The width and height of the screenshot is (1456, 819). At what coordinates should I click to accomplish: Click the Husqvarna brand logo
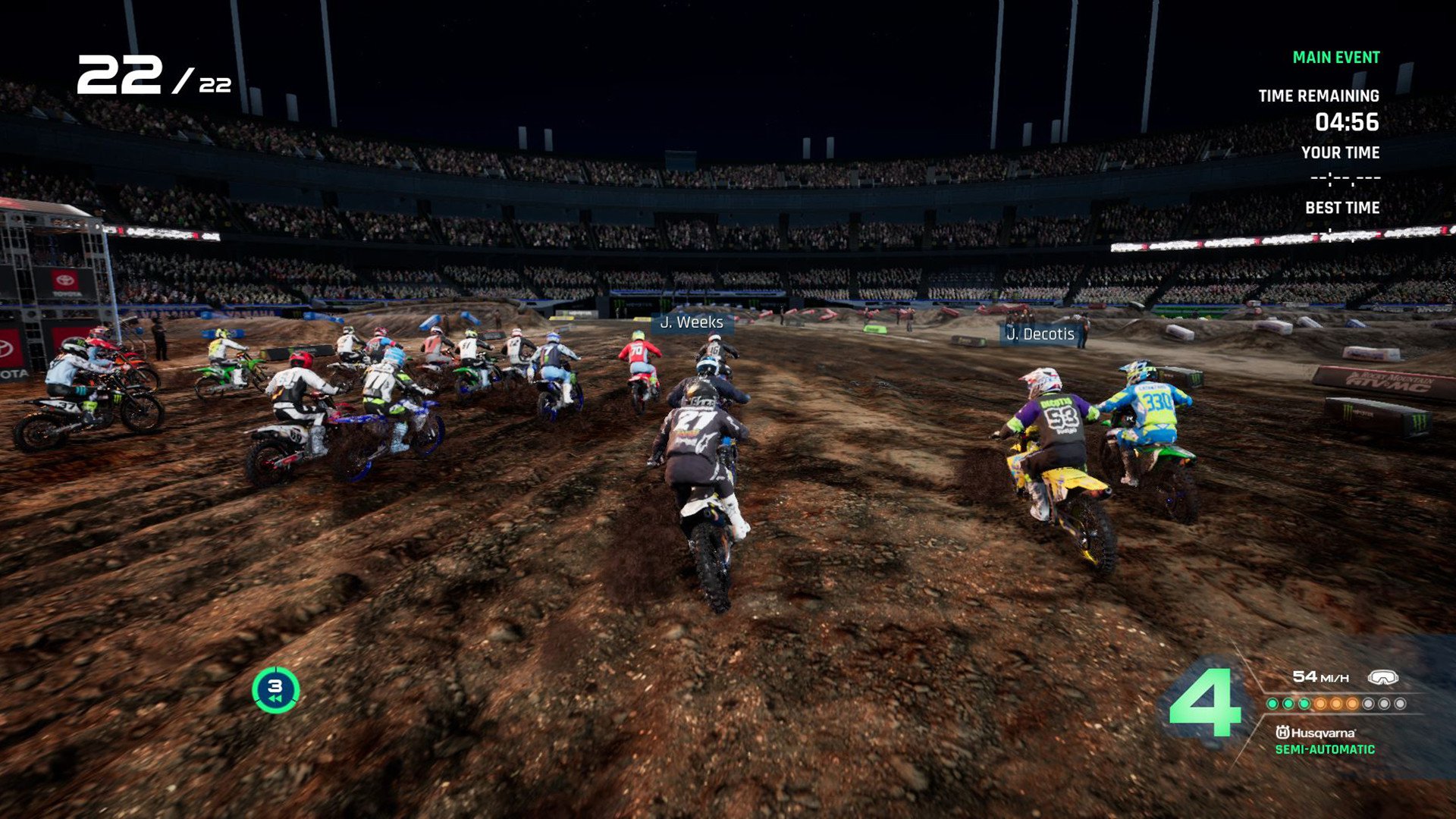click(x=1316, y=733)
